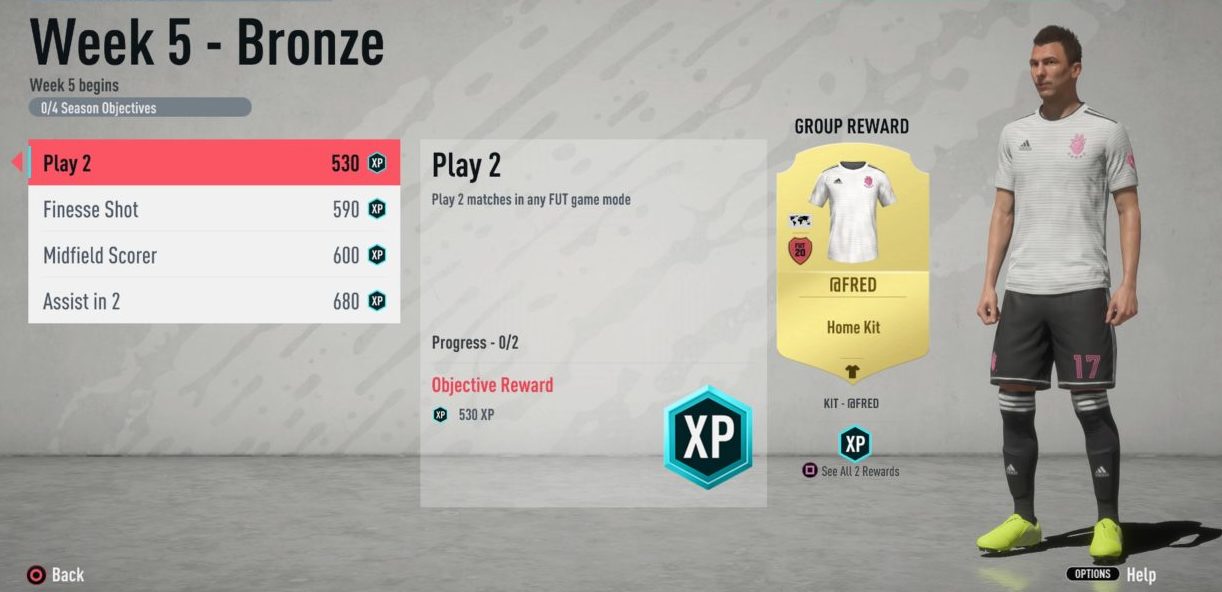Image resolution: width=1222 pixels, height=592 pixels.
Task: Select the Assist in 2 objective
Action: click(214, 301)
